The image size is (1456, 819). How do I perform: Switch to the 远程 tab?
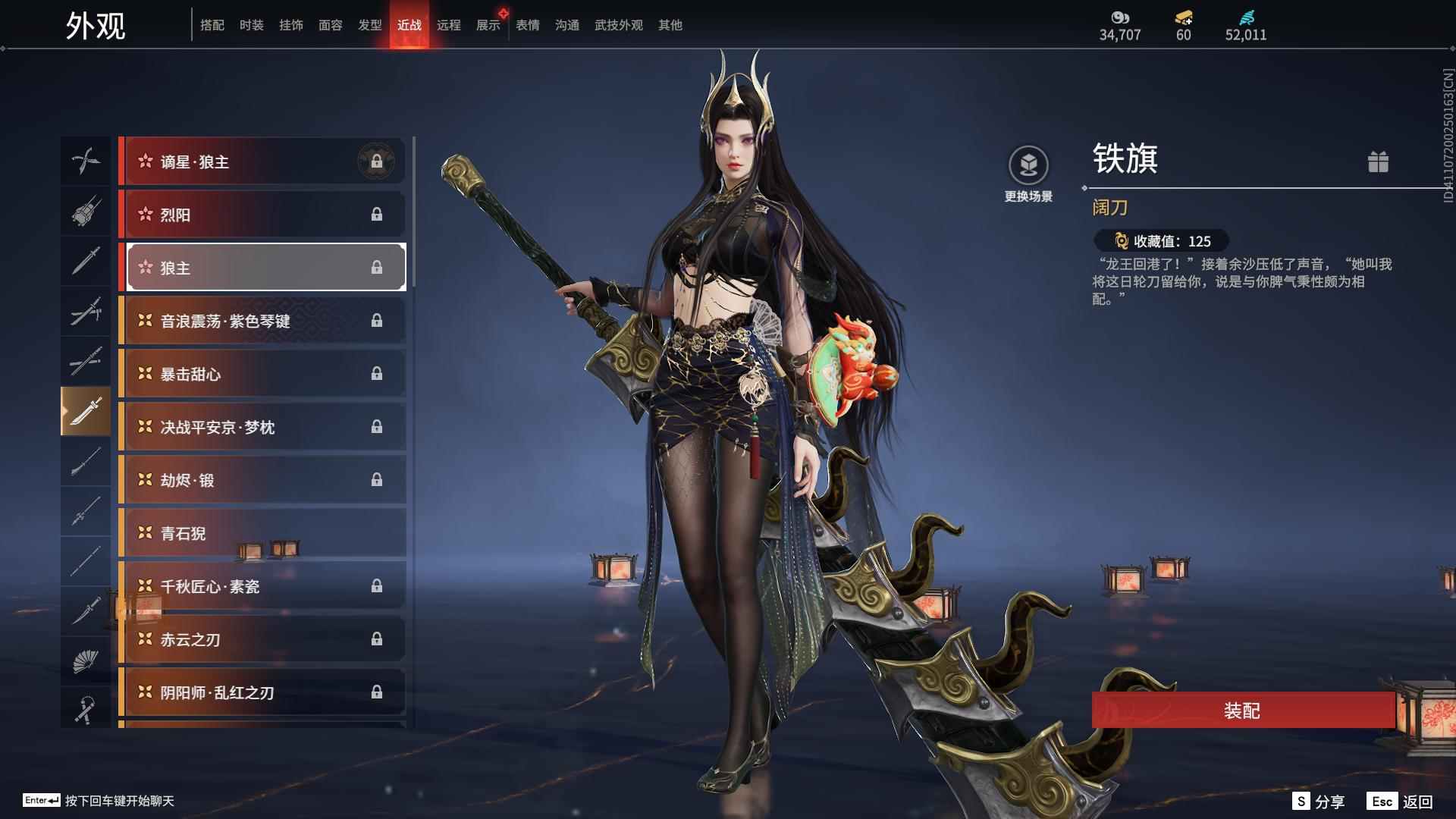[450, 24]
